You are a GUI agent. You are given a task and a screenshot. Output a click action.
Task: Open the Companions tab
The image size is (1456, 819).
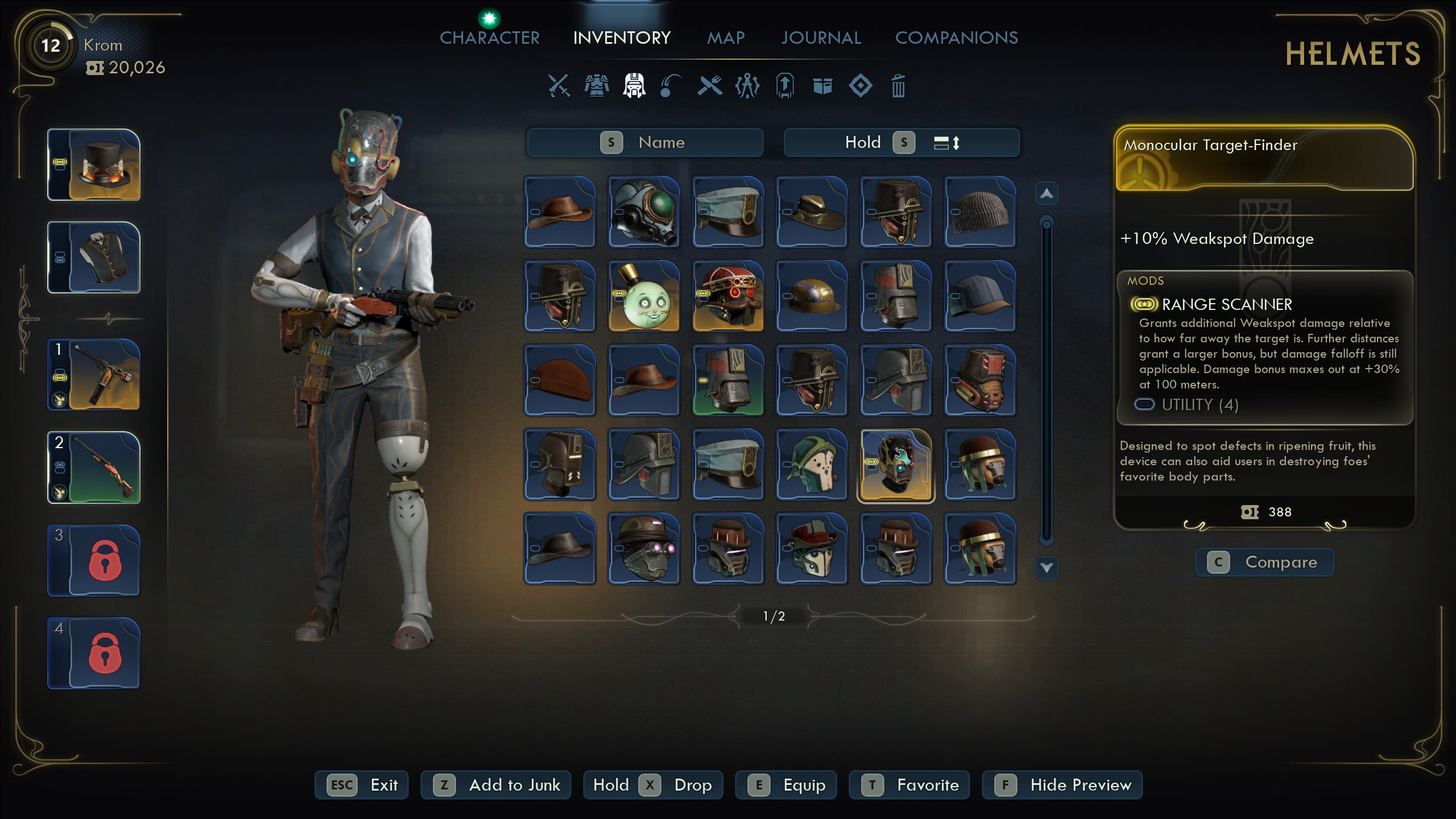956,38
